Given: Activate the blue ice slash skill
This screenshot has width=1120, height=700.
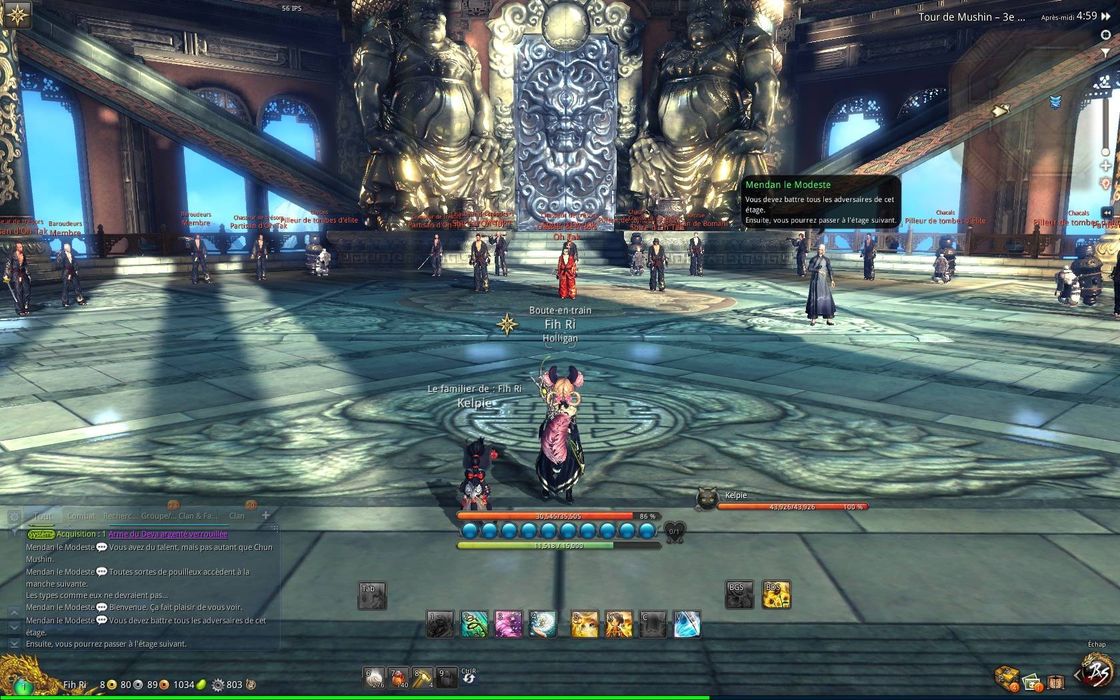Looking at the screenshot, I should tap(687, 624).
